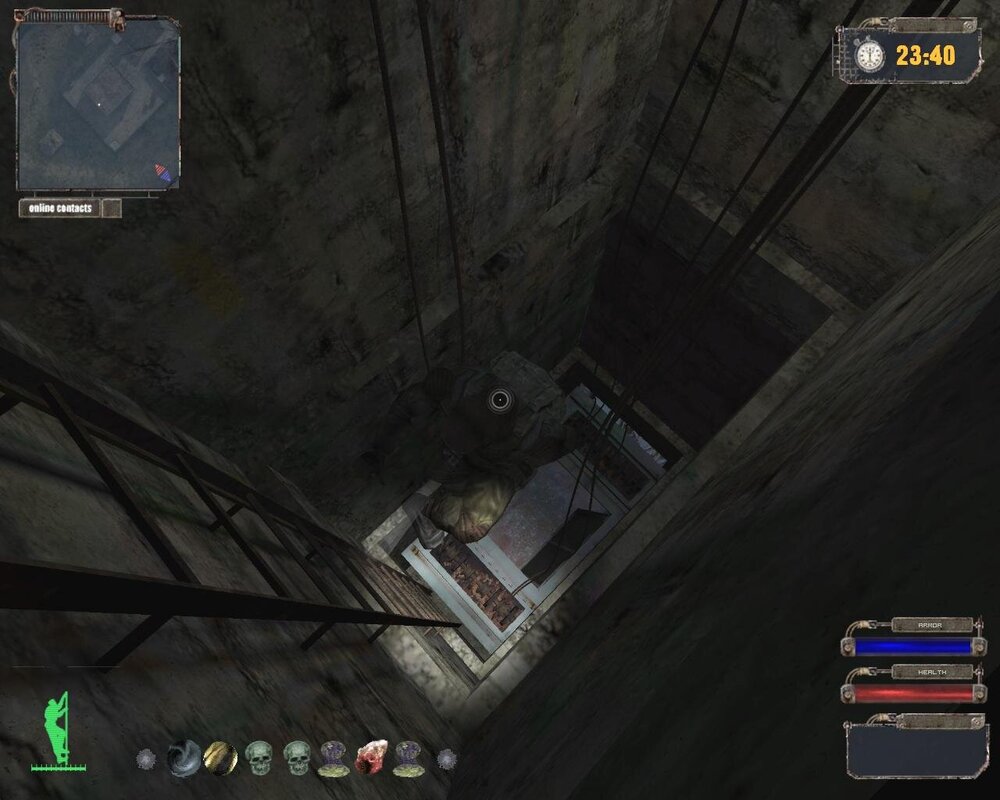Select the grey swirl artifact on the belt
Image resolution: width=1000 pixels, height=800 pixels.
tap(183, 757)
